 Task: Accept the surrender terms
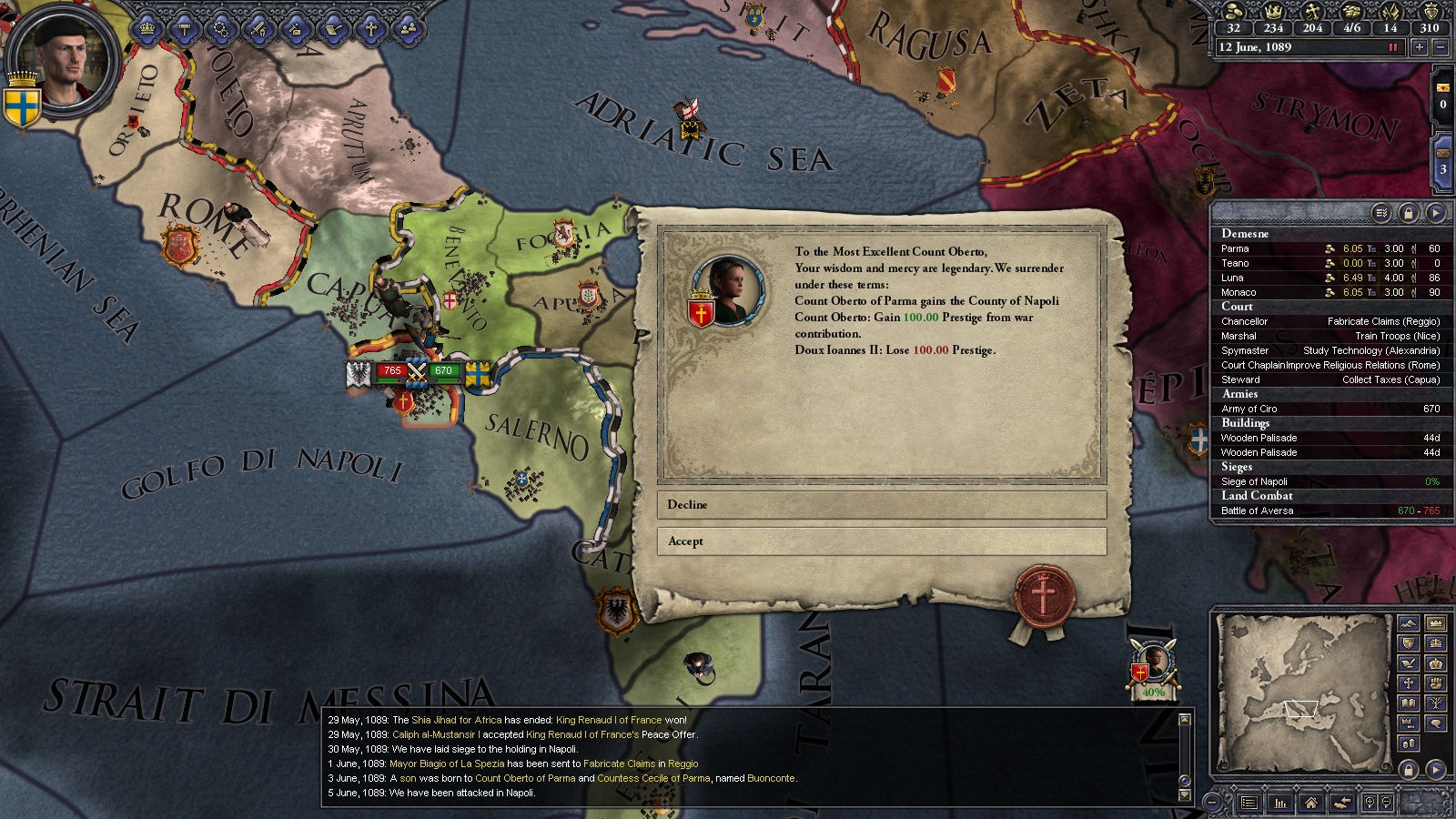tap(881, 541)
